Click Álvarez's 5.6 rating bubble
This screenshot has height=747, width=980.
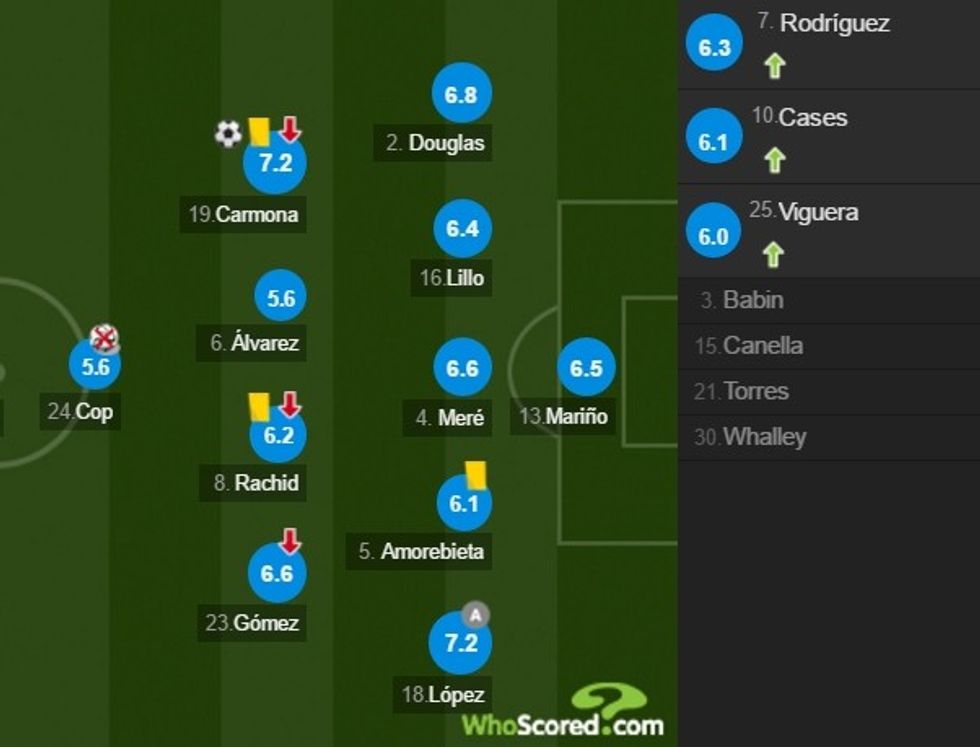click(281, 298)
